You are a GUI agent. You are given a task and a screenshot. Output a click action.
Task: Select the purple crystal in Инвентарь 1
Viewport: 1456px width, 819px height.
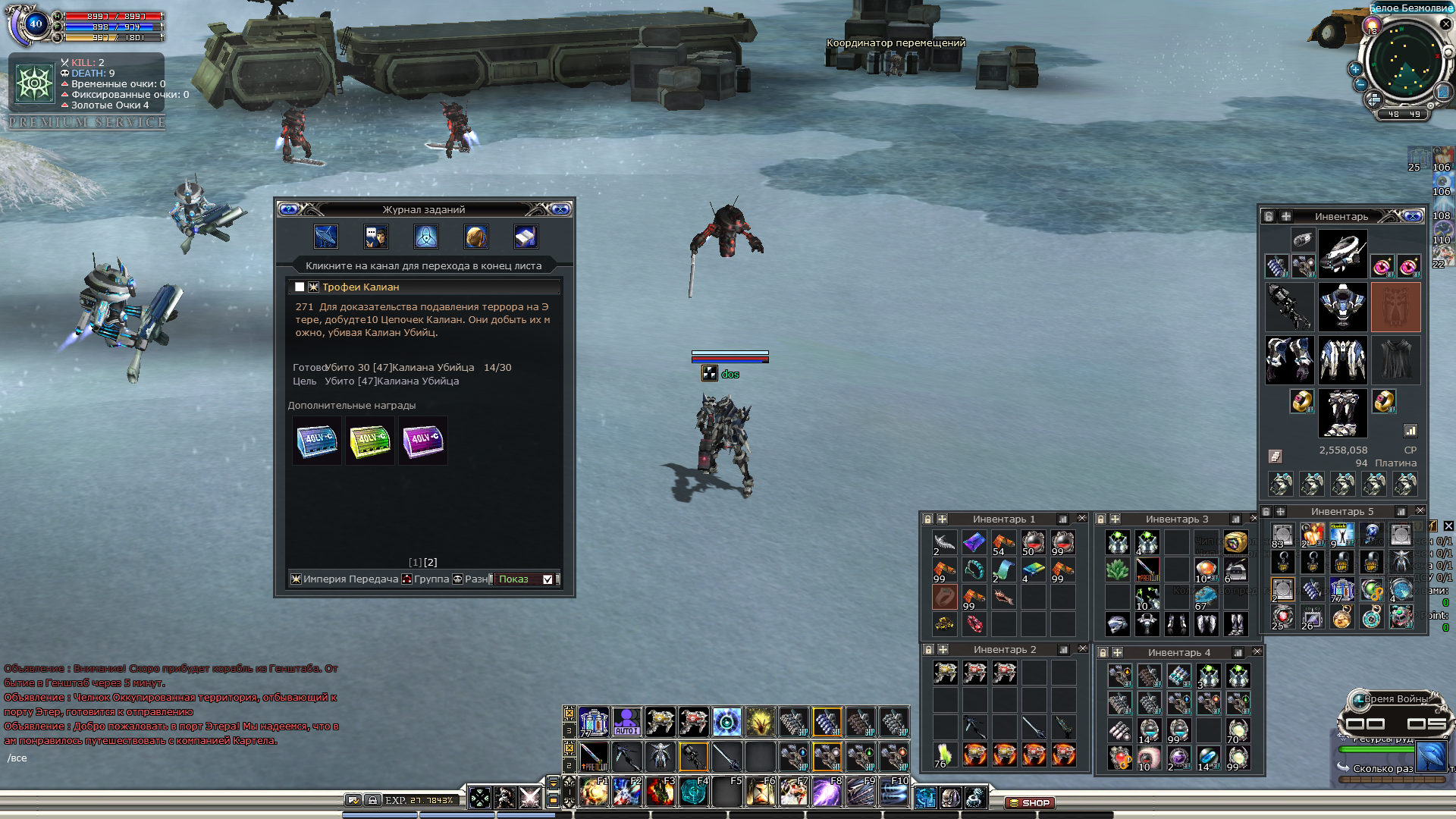click(x=974, y=541)
